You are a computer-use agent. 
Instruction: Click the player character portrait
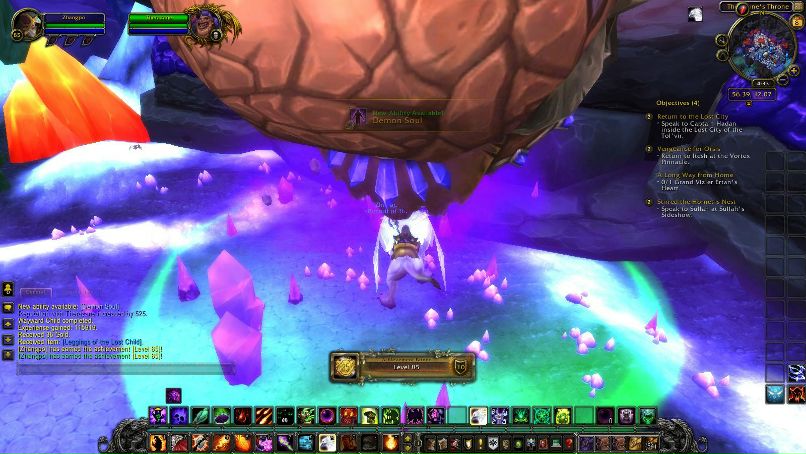click(x=27, y=24)
